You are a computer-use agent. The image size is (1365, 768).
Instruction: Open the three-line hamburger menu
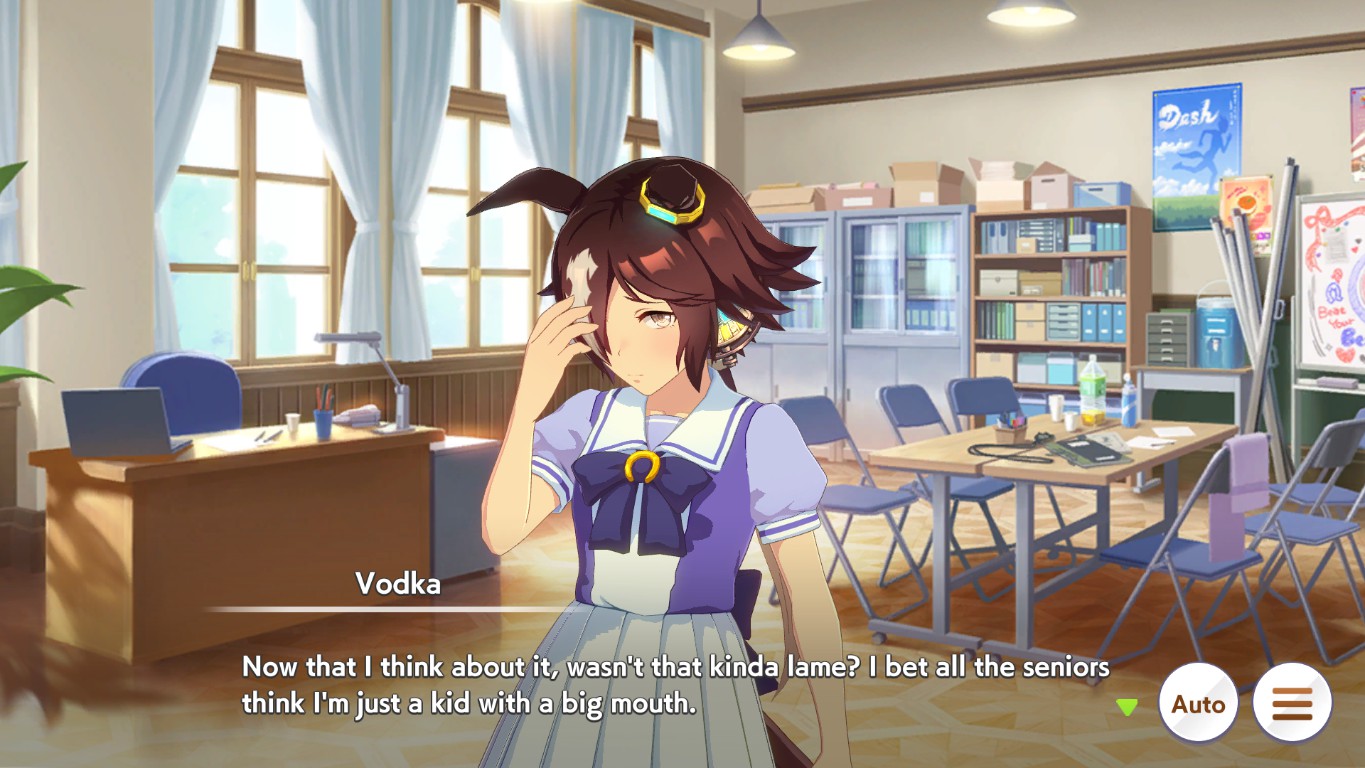pos(1292,703)
